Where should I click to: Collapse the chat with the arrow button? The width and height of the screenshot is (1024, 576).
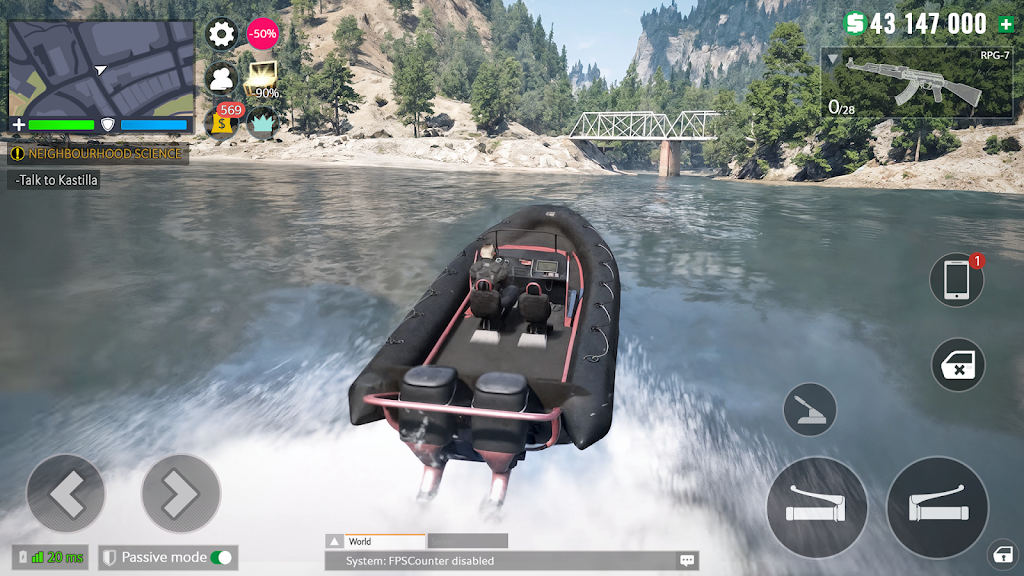click(334, 541)
